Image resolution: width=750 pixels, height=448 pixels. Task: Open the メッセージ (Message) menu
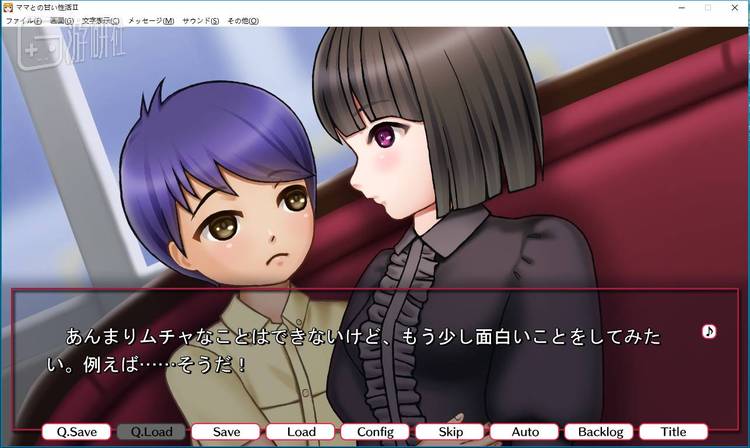point(150,20)
